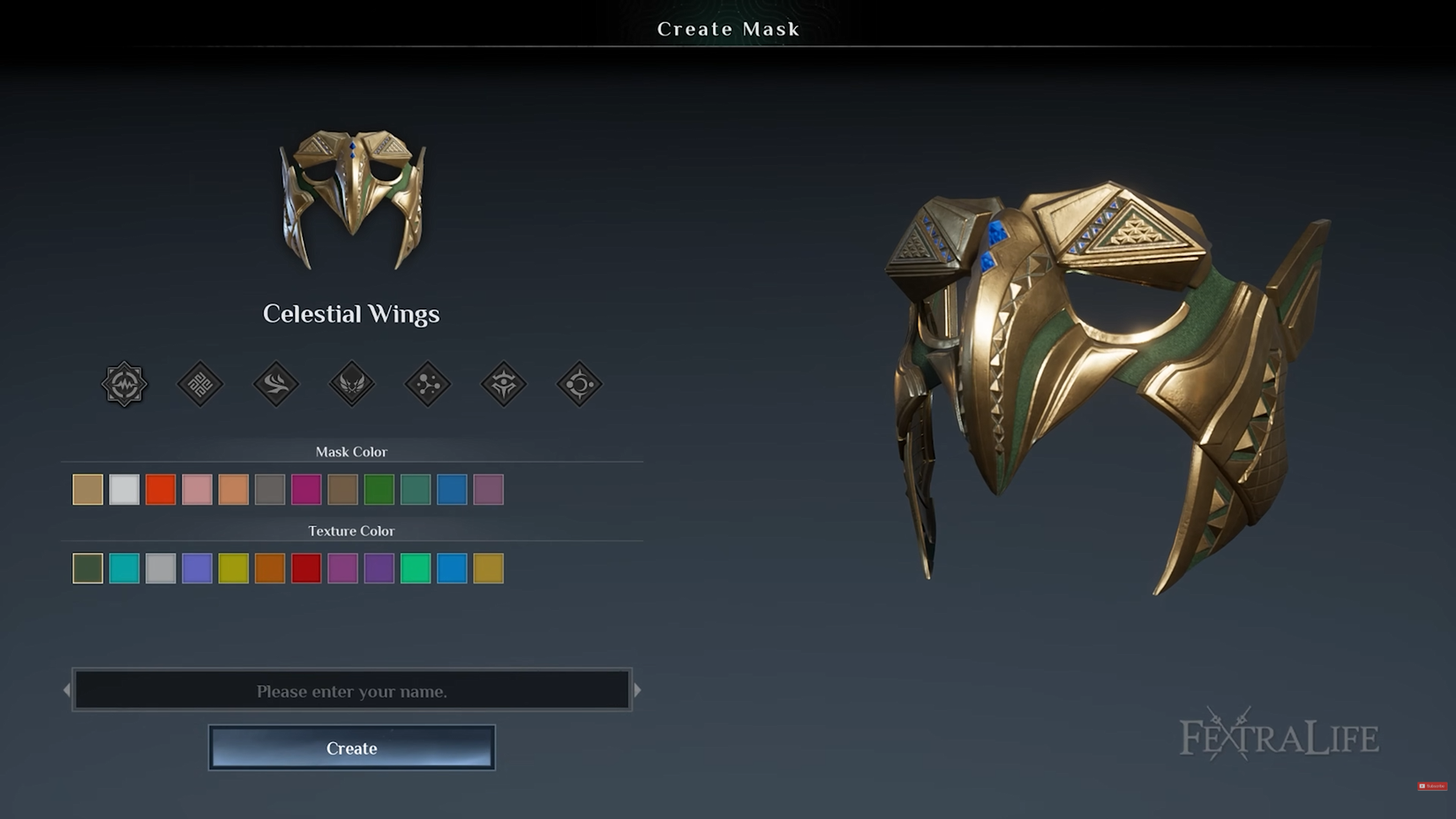Select the constellation dots mask emblem
Image resolution: width=1456 pixels, height=819 pixels.
[430, 385]
